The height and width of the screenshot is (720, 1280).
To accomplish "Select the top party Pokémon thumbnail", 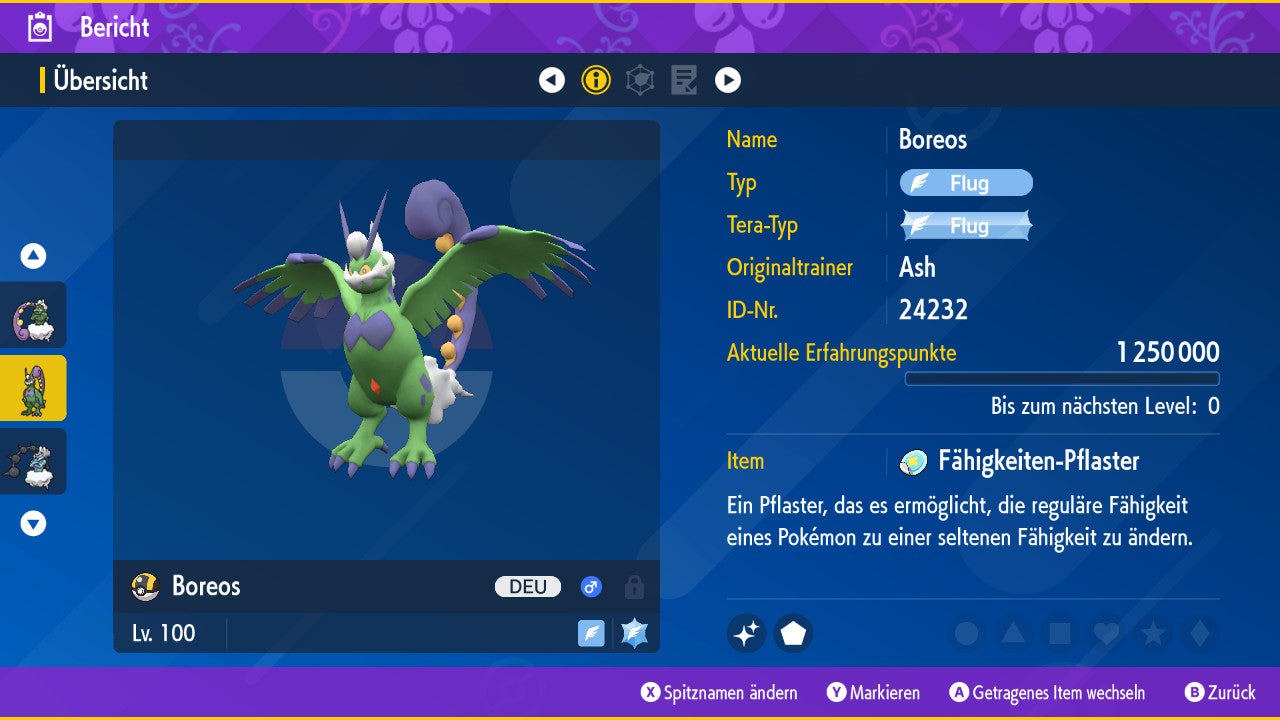I will pos(34,315).
